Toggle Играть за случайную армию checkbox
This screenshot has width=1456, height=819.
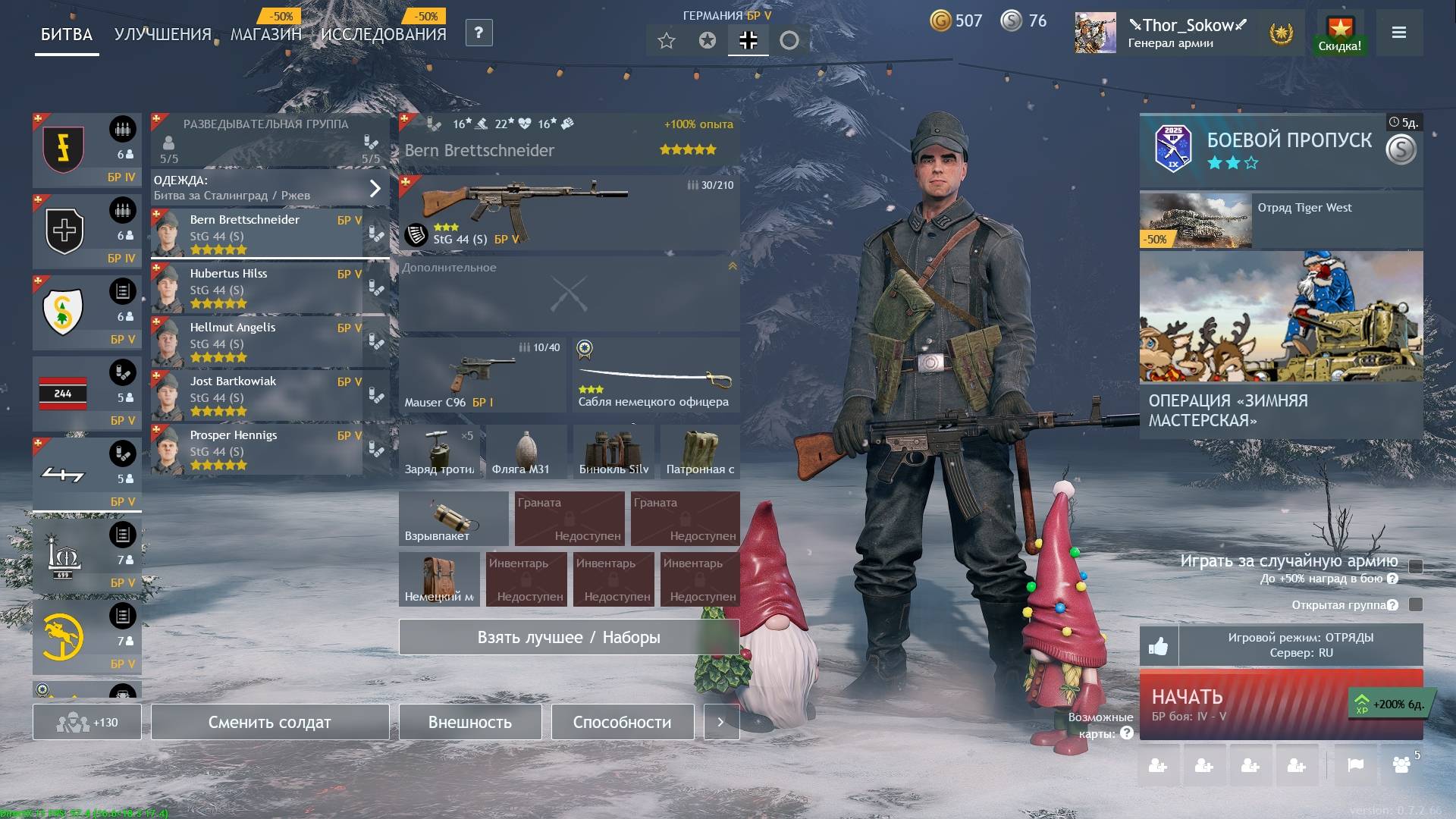(x=1415, y=566)
